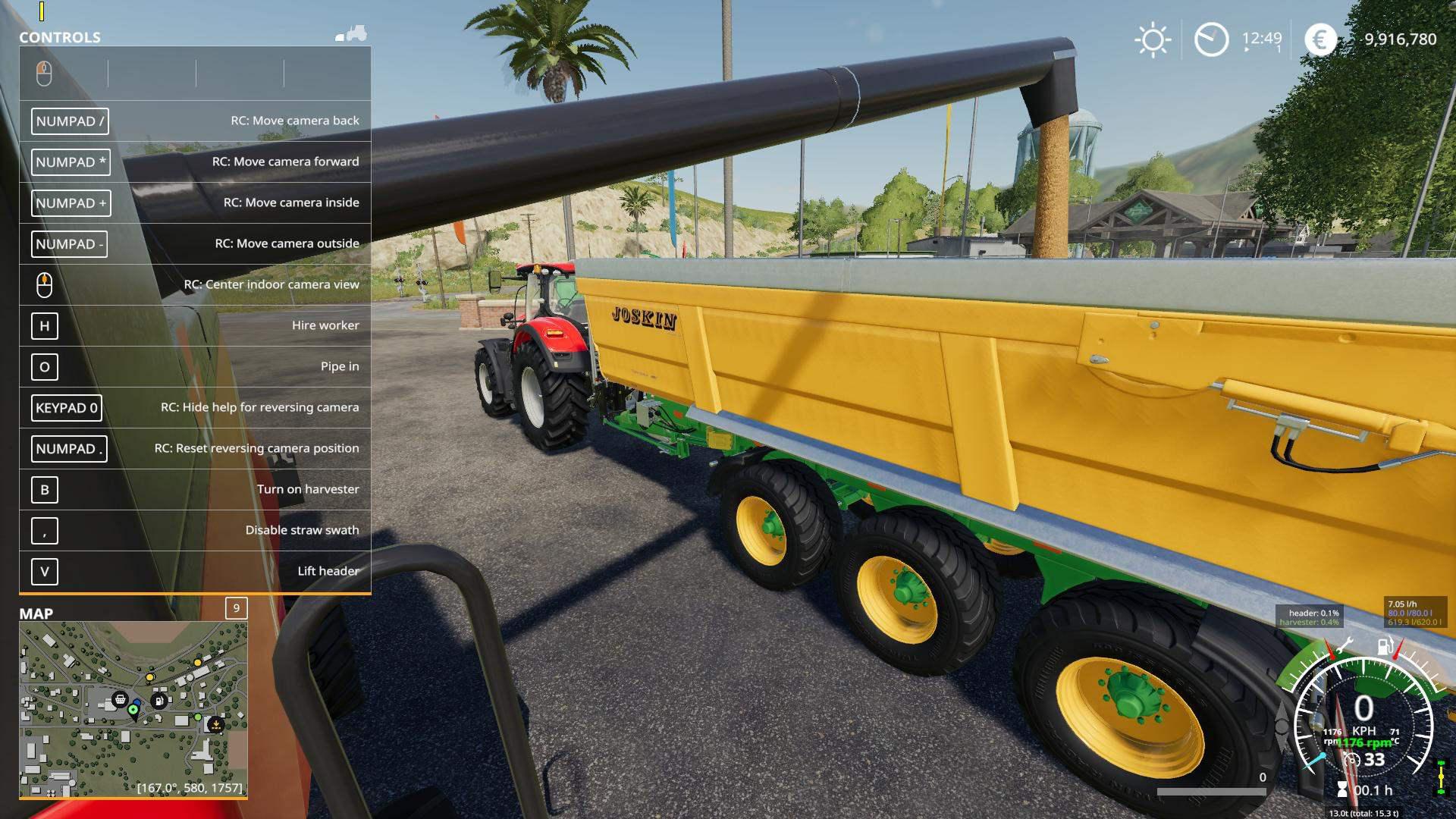
Task: Select the shop cart marker on the minimap
Action: tap(119, 699)
